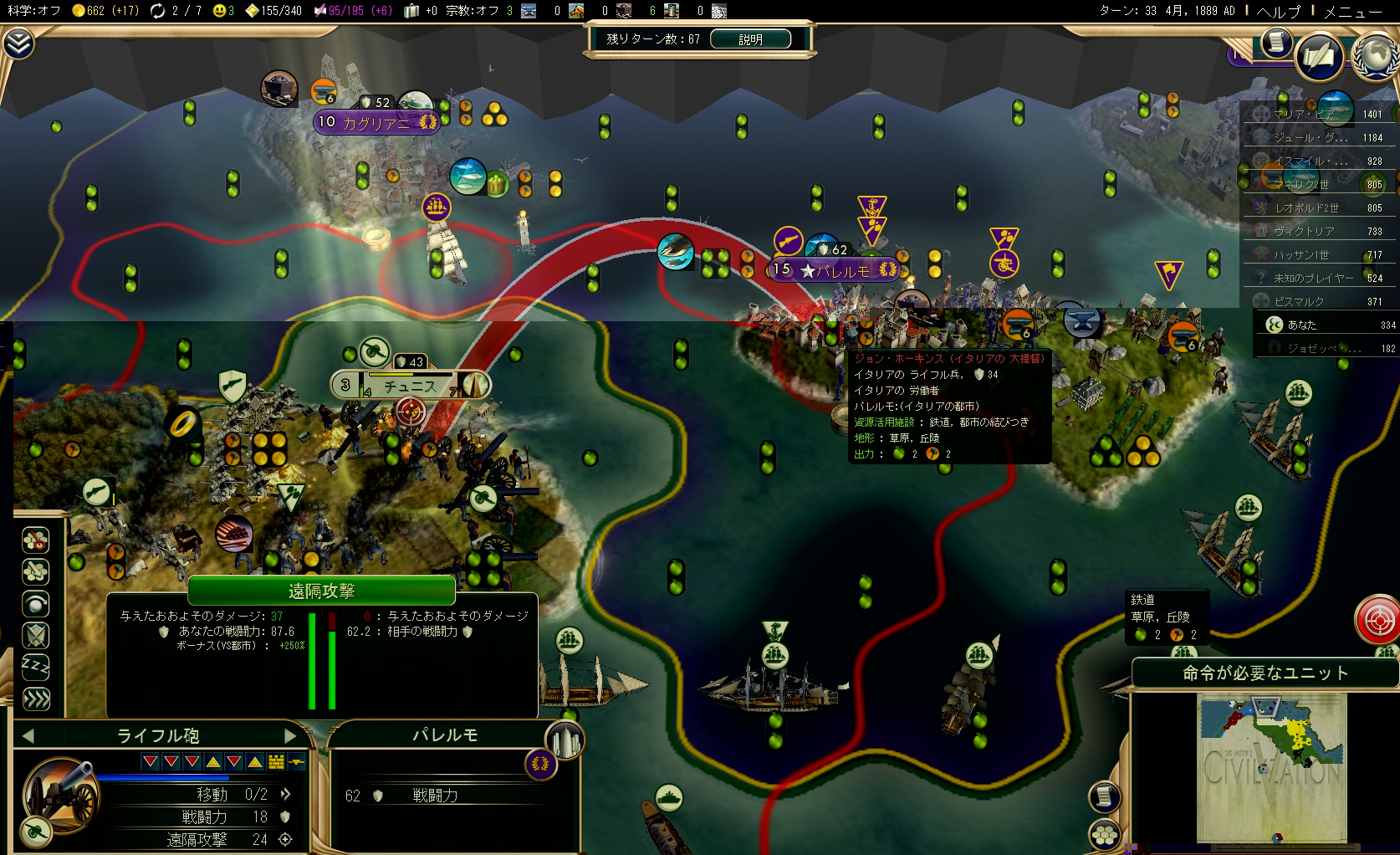Screen dimensions: 1400x855
Task: Open the ヘルプ help screen
Action: pos(1279,12)
